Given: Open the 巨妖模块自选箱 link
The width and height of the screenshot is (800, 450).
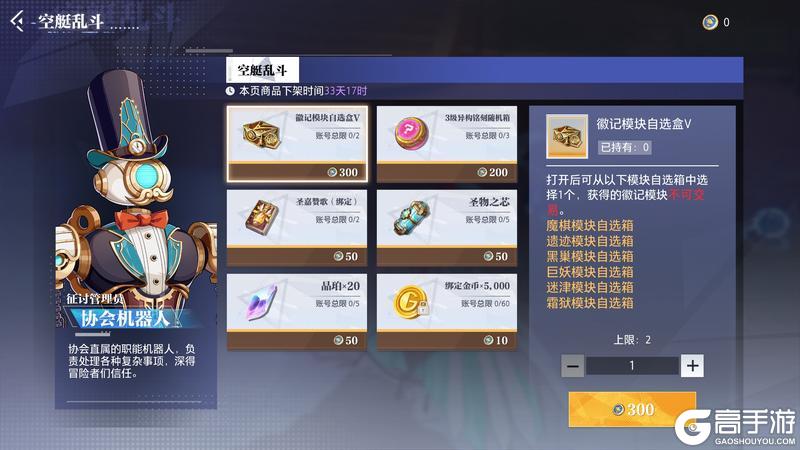Looking at the screenshot, I should point(589,271).
